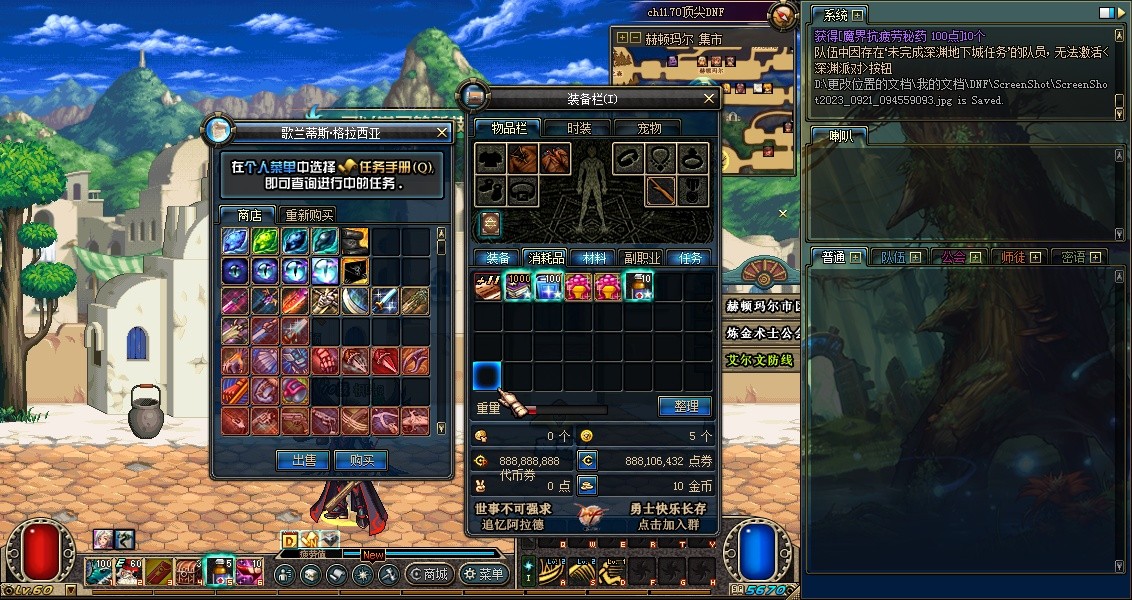Switch to the 材料 materials tab
The height and width of the screenshot is (600, 1132).
point(594,258)
